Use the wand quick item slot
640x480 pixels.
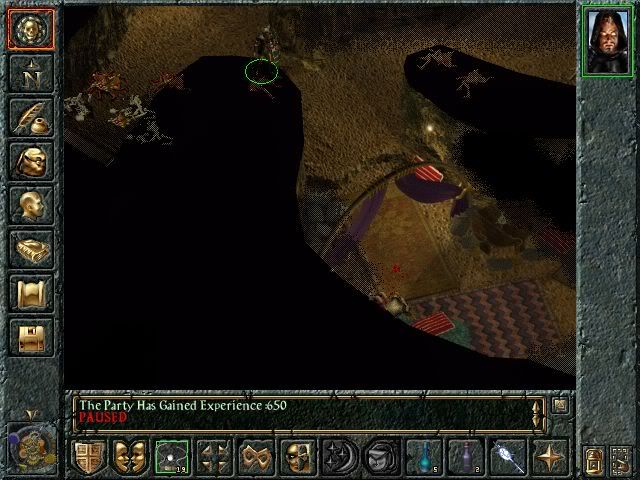[x=508, y=457]
